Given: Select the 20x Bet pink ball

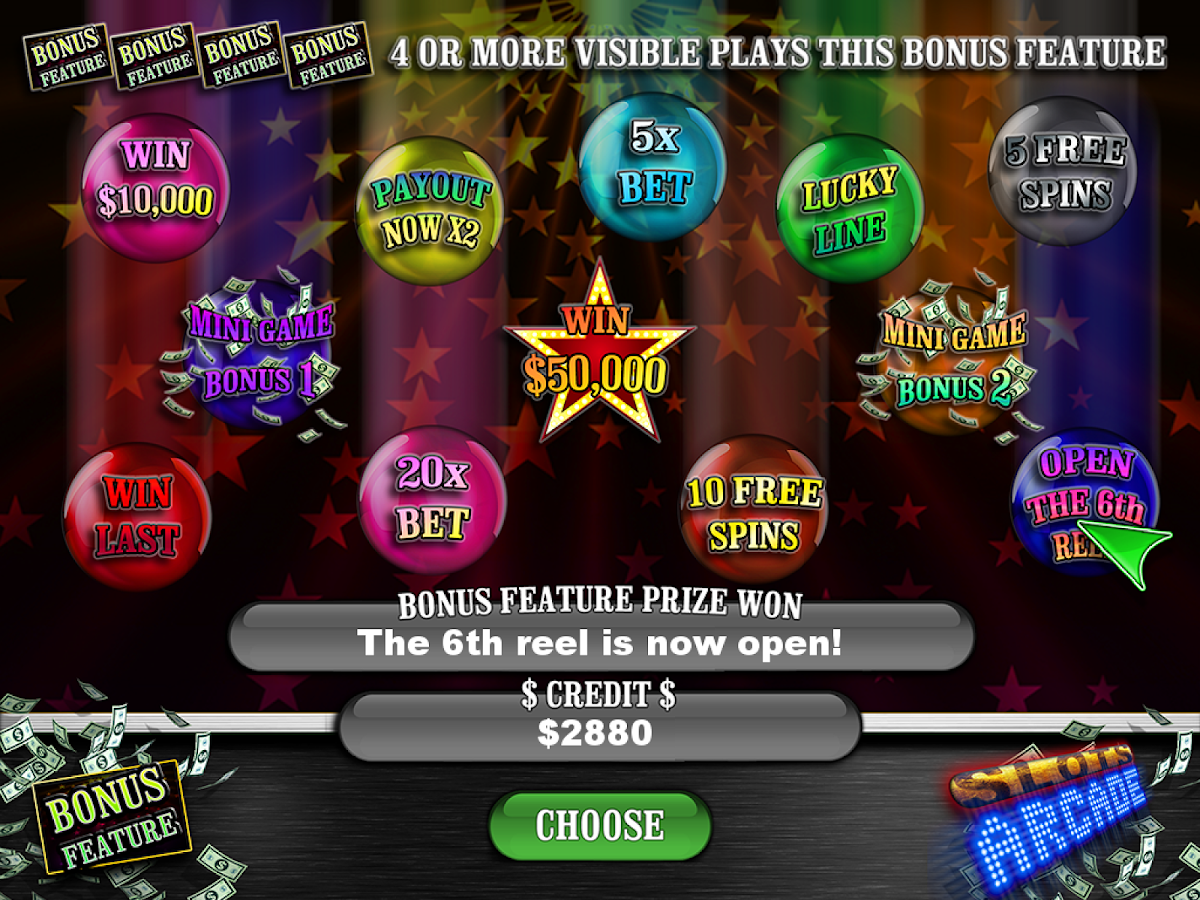Looking at the screenshot, I should pyautogui.click(x=432, y=499).
